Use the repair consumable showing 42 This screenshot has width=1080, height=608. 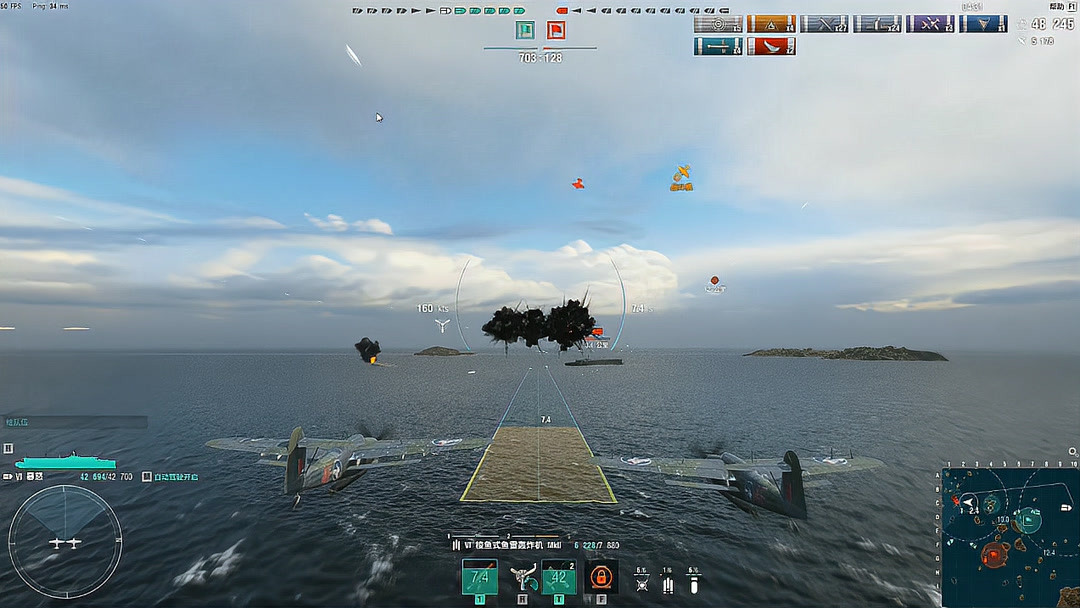(x=558, y=577)
